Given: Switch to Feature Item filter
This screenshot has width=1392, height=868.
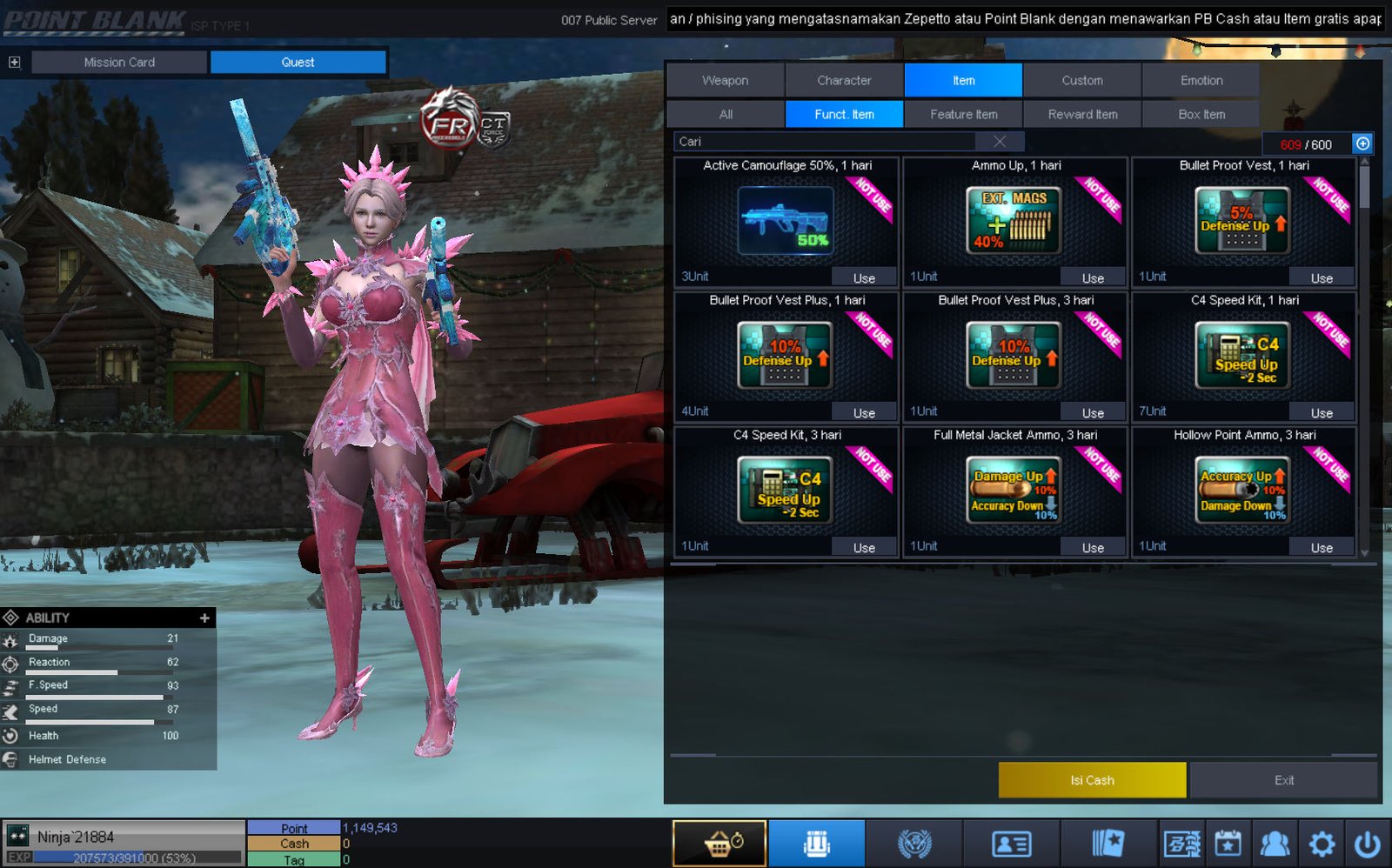Looking at the screenshot, I should tap(963, 114).
